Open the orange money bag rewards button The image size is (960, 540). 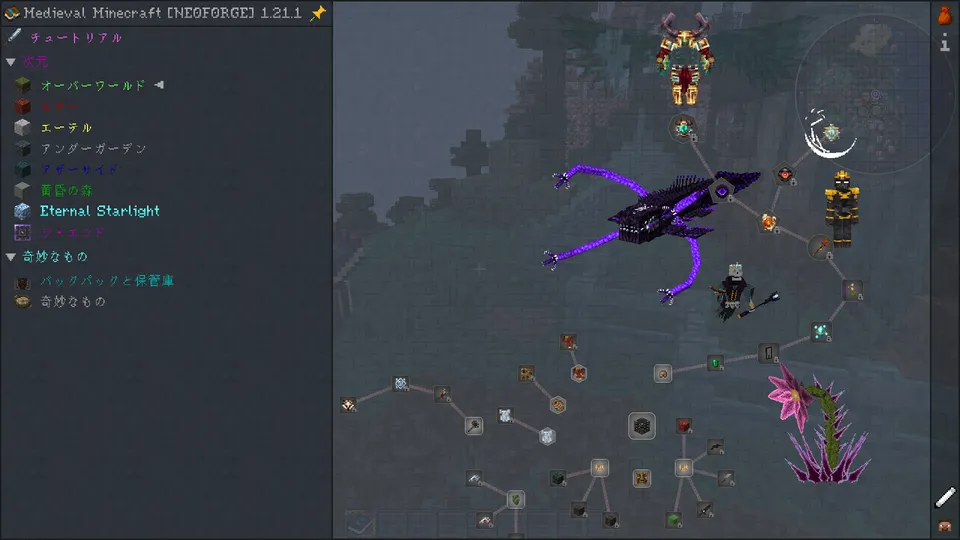945,15
